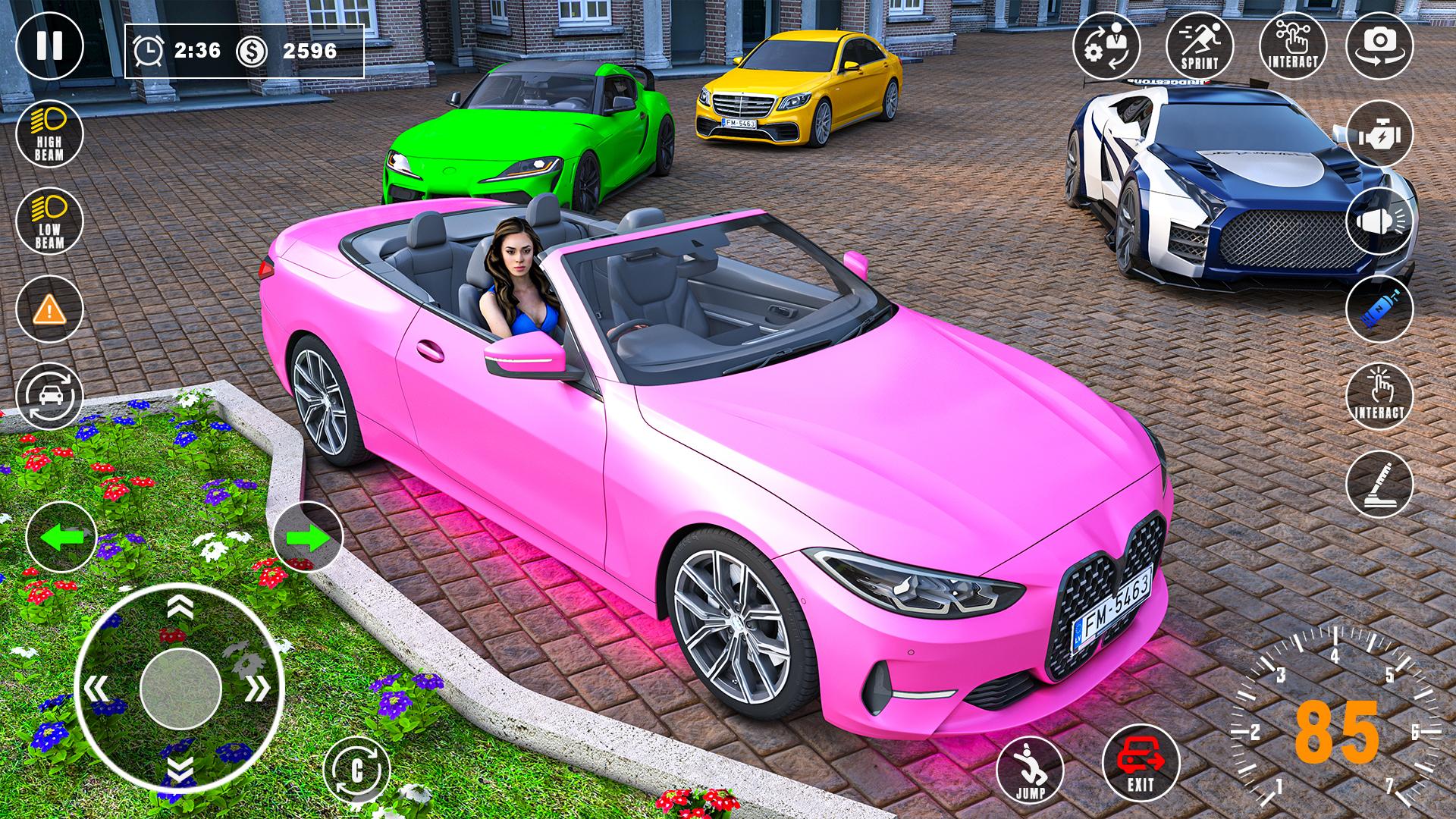Sound the horn icon
Viewport: 1456px width, 819px height.
pos(1382,220)
